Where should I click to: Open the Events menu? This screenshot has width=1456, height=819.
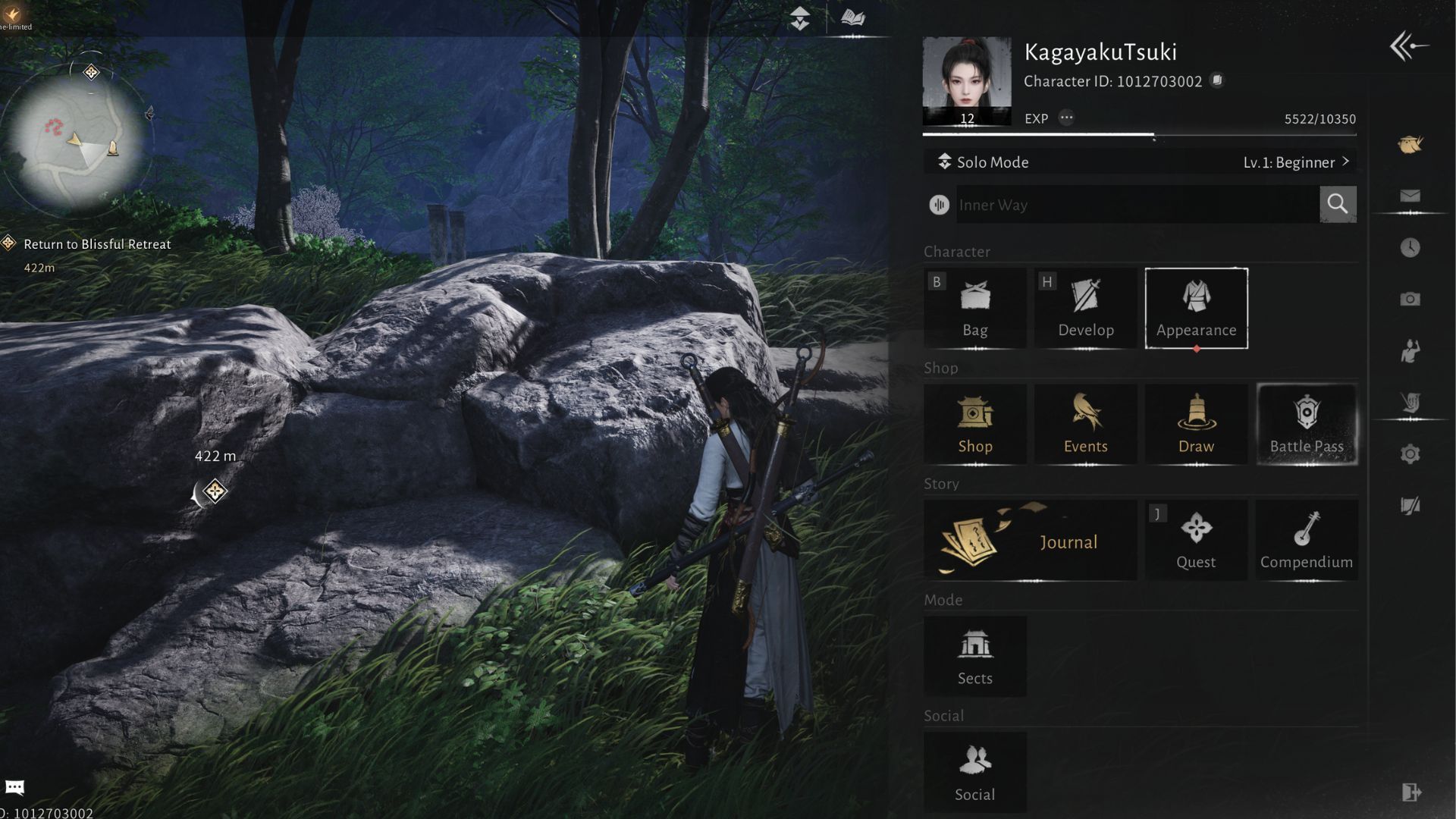pos(1085,424)
